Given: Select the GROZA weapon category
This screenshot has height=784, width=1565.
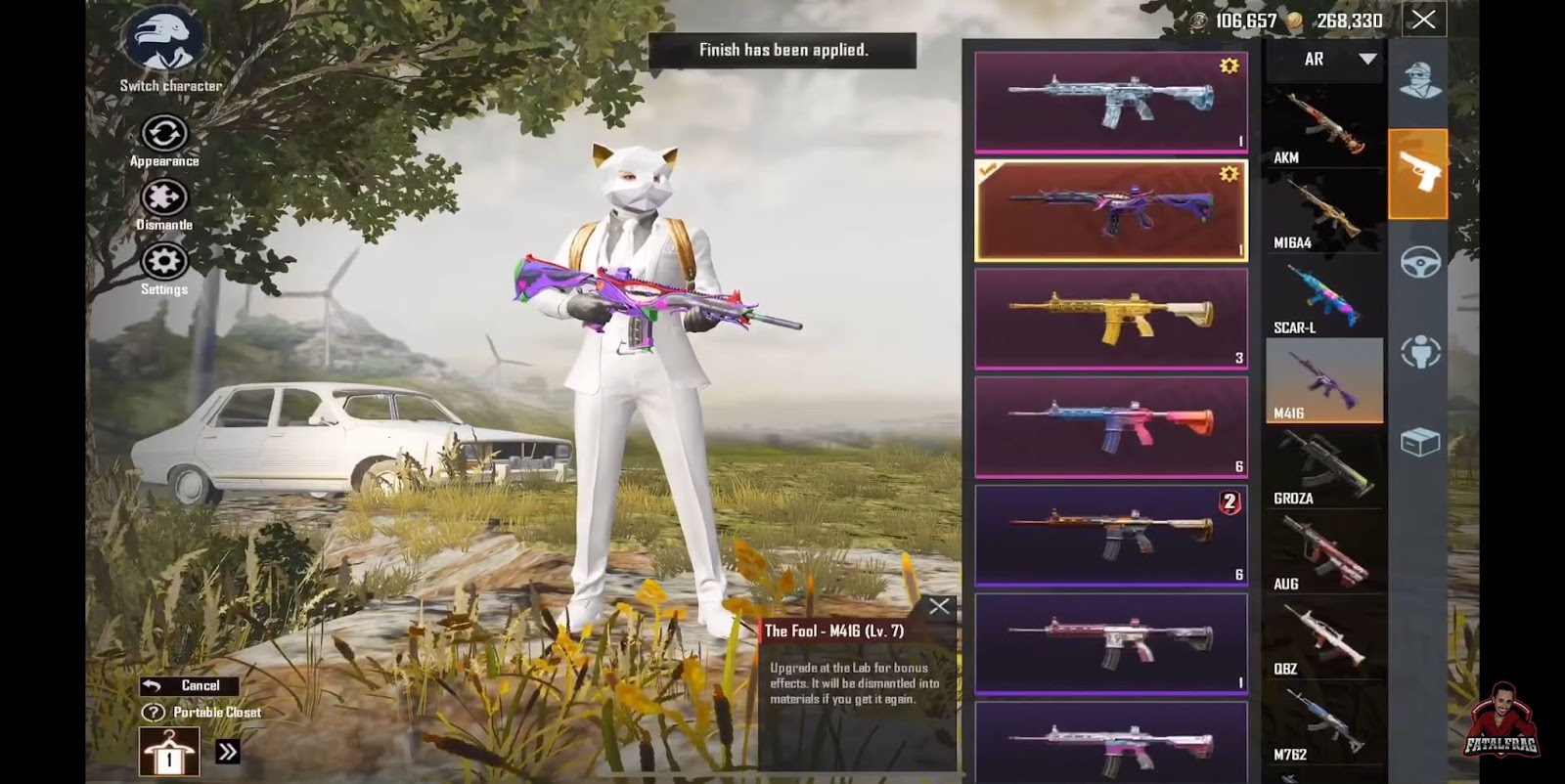Looking at the screenshot, I should tap(1323, 467).
